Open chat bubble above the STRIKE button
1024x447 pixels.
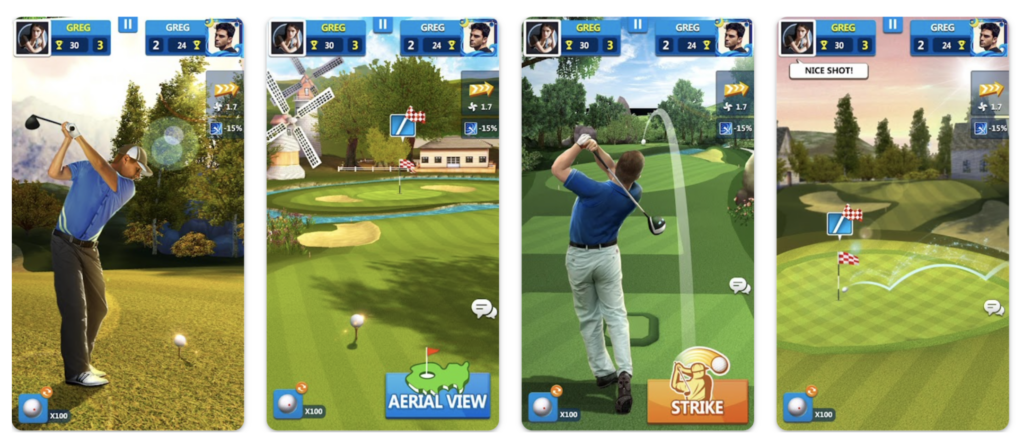click(x=739, y=286)
